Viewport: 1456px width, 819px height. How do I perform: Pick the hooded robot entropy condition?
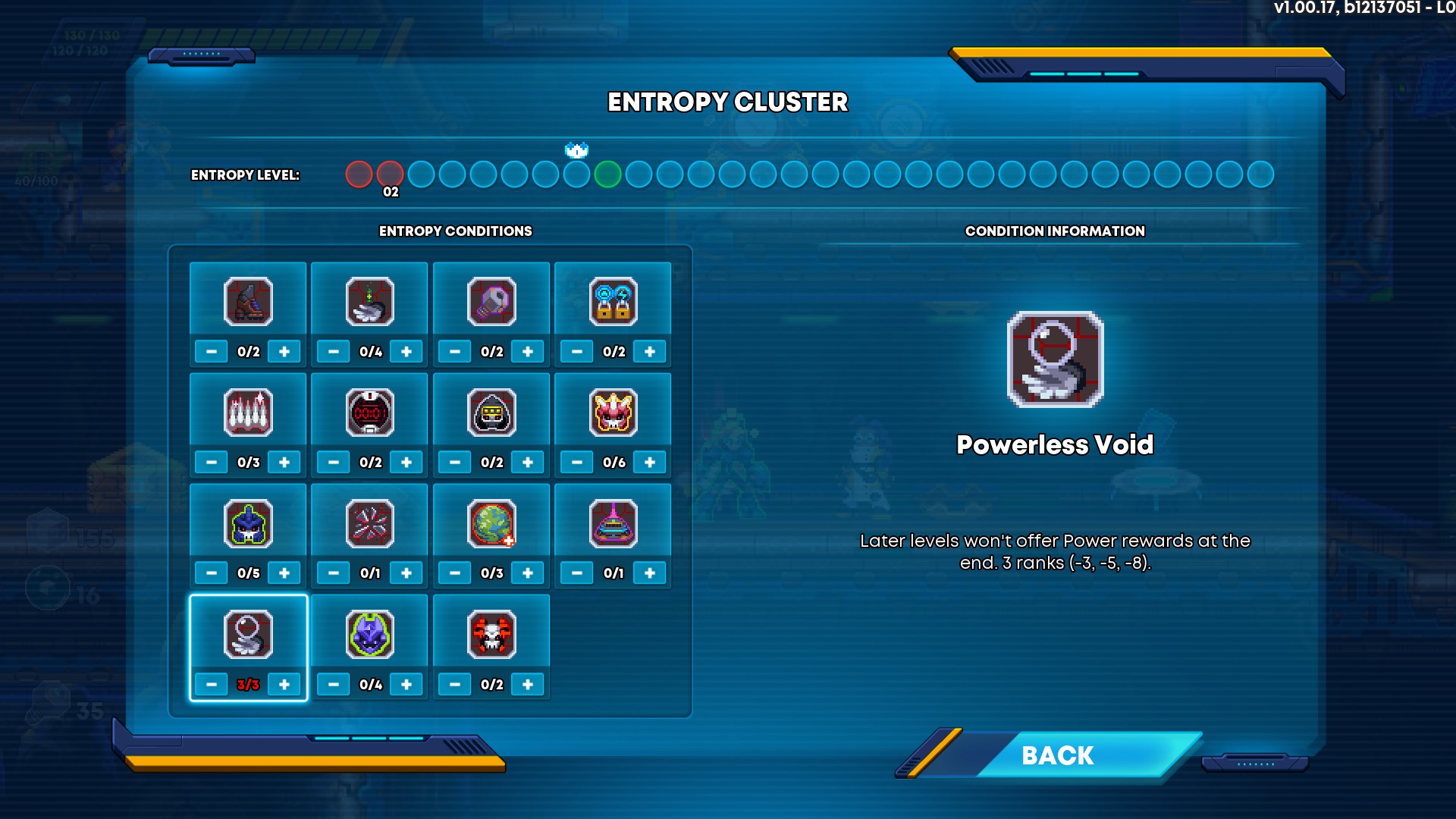[x=491, y=412]
